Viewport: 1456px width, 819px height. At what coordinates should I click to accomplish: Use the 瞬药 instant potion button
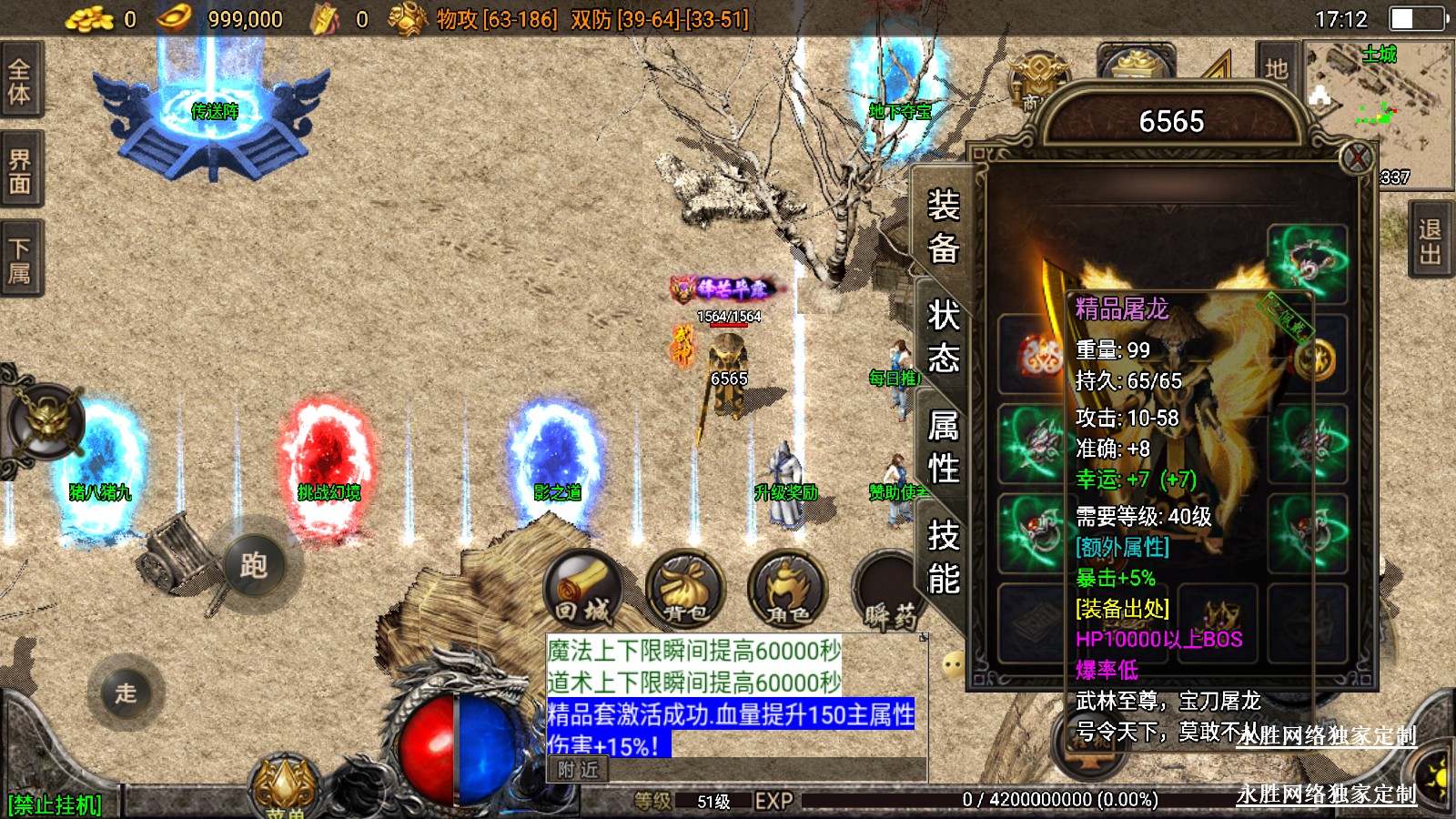[887, 593]
